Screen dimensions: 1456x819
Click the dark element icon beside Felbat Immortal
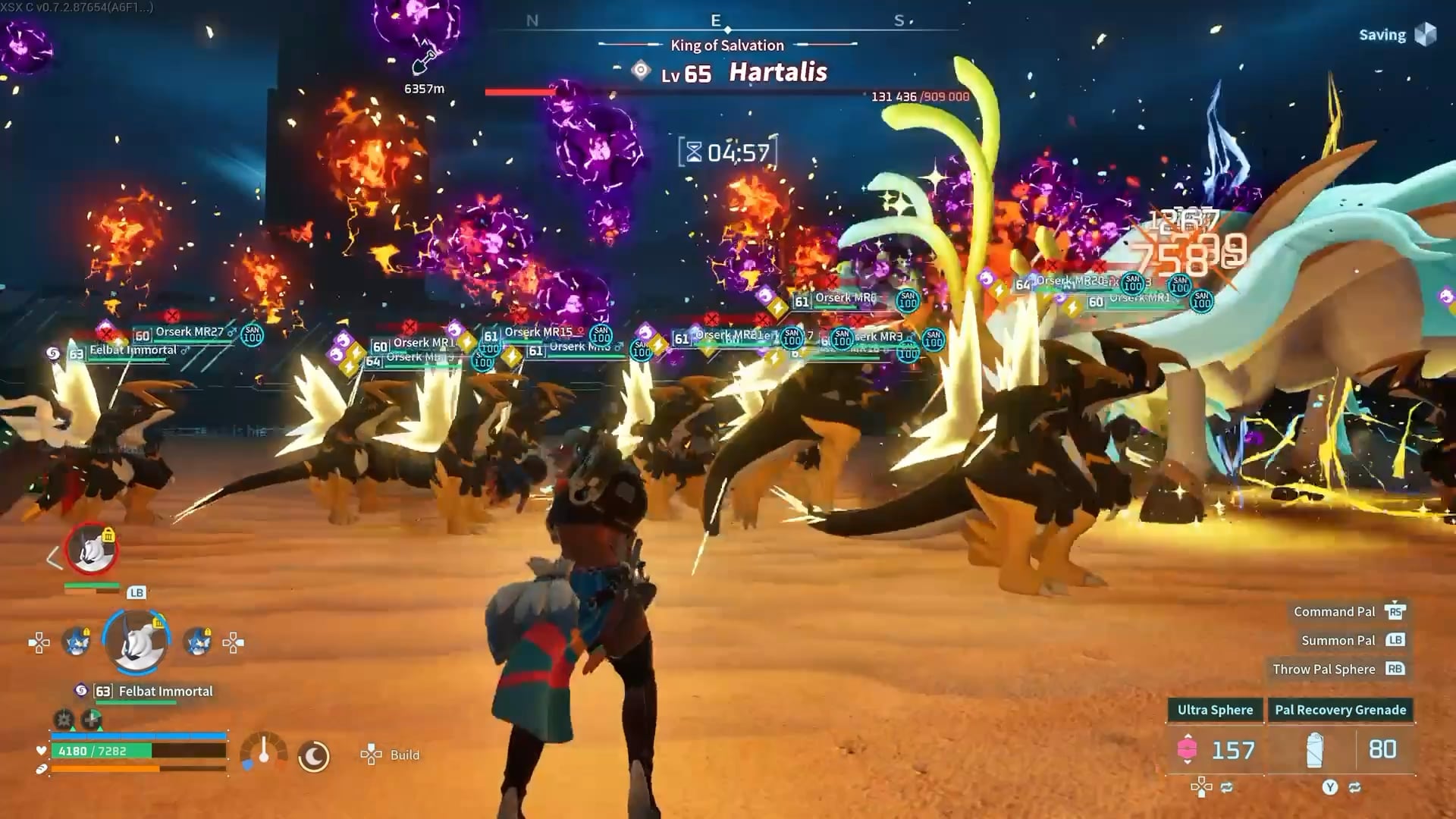81,691
